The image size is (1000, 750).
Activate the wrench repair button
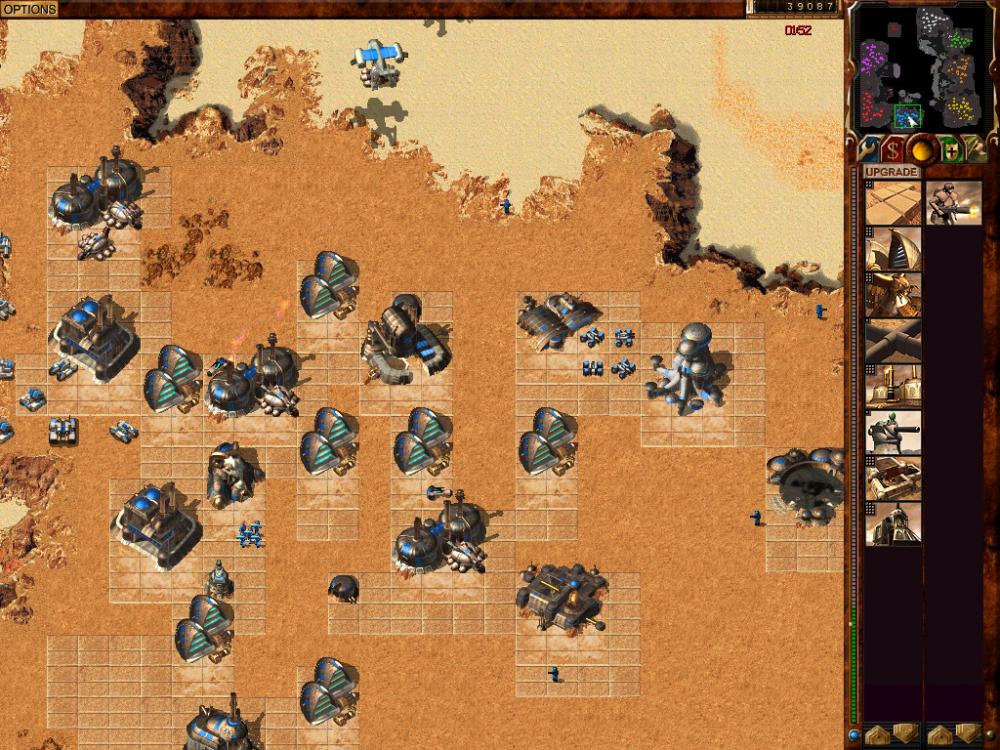[866, 150]
